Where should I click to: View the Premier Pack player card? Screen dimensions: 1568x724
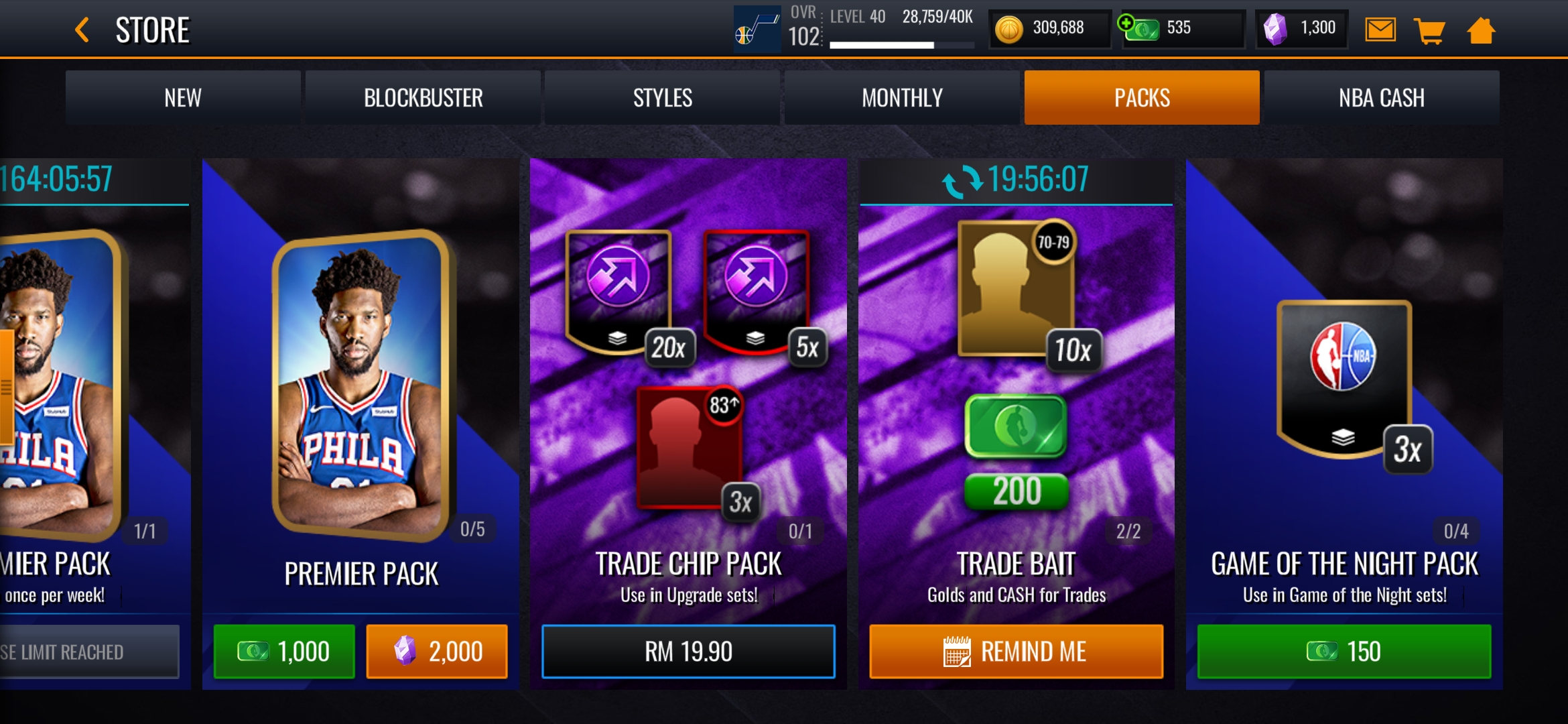[x=361, y=385]
